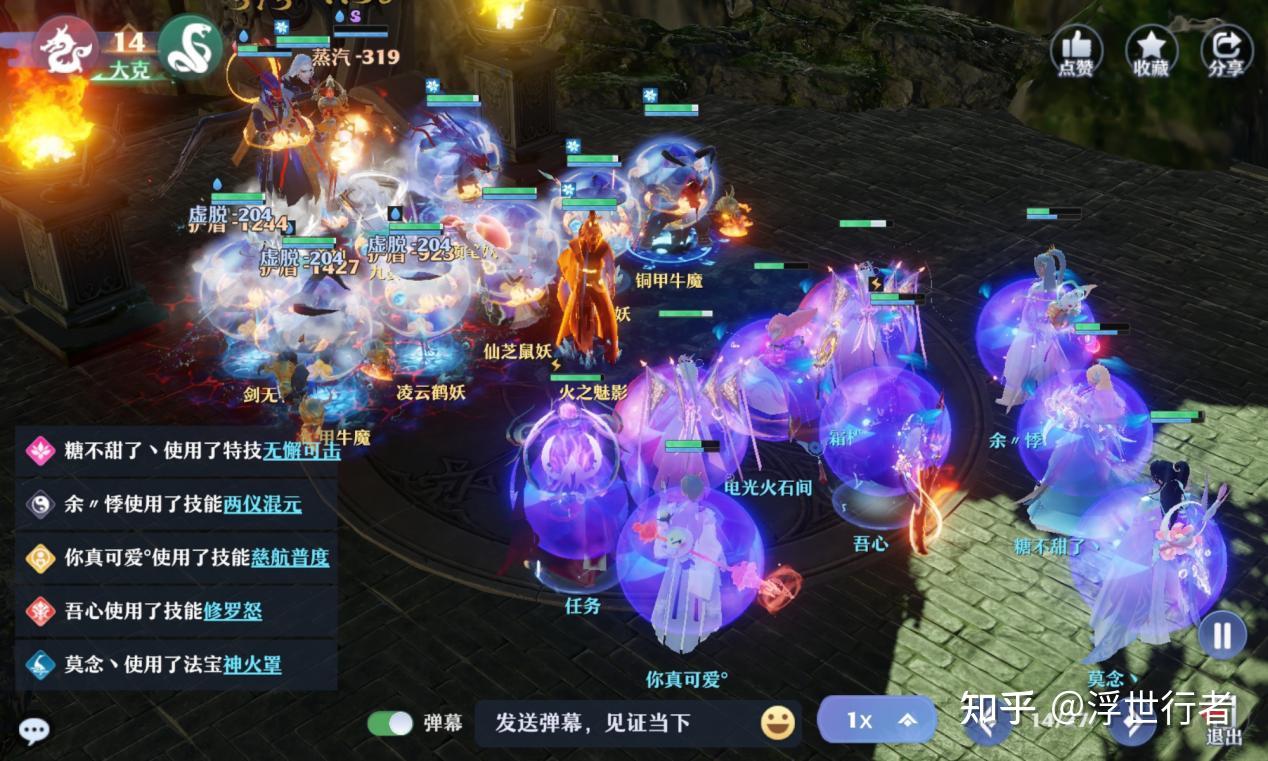Skip to the next round arrow

[x=1132, y=722]
